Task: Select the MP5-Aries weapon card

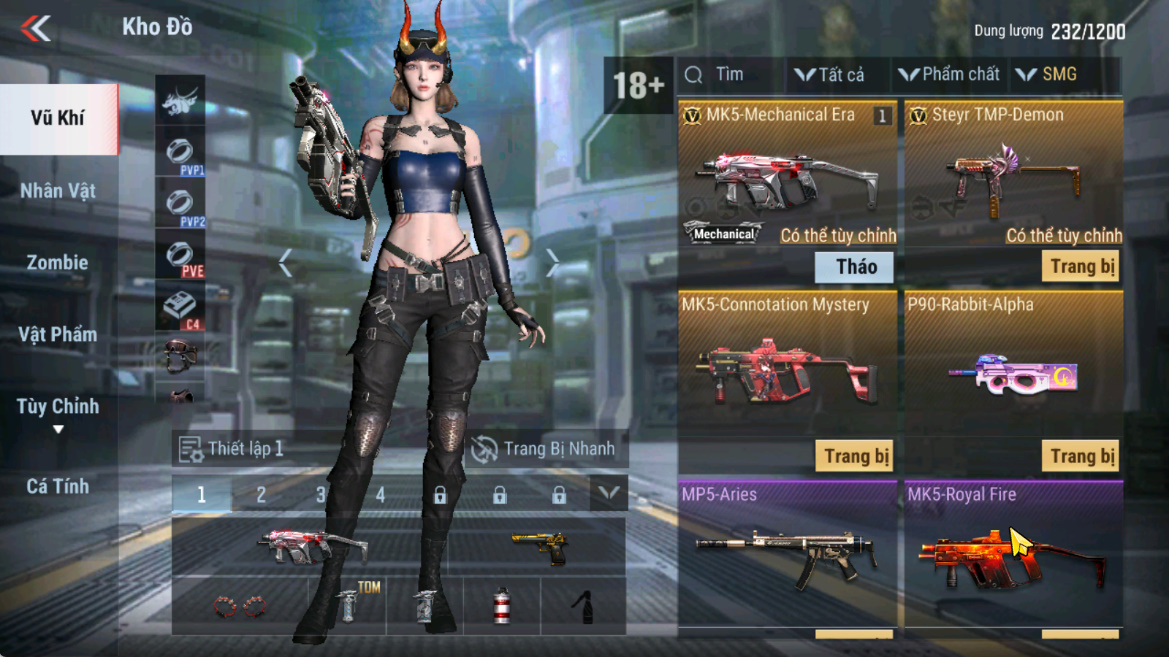Action: [787, 555]
